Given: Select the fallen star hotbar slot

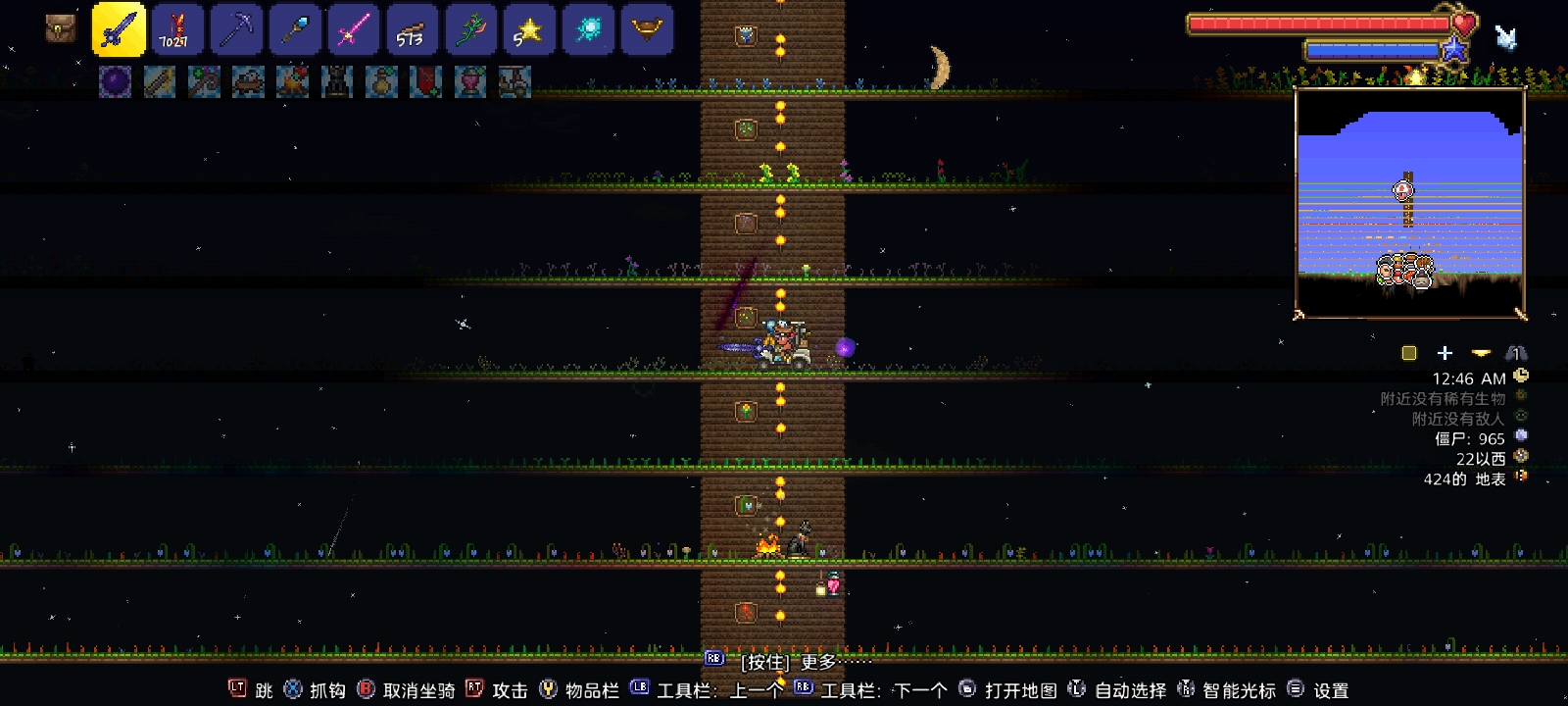Looking at the screenshot, I should (529, 28).
